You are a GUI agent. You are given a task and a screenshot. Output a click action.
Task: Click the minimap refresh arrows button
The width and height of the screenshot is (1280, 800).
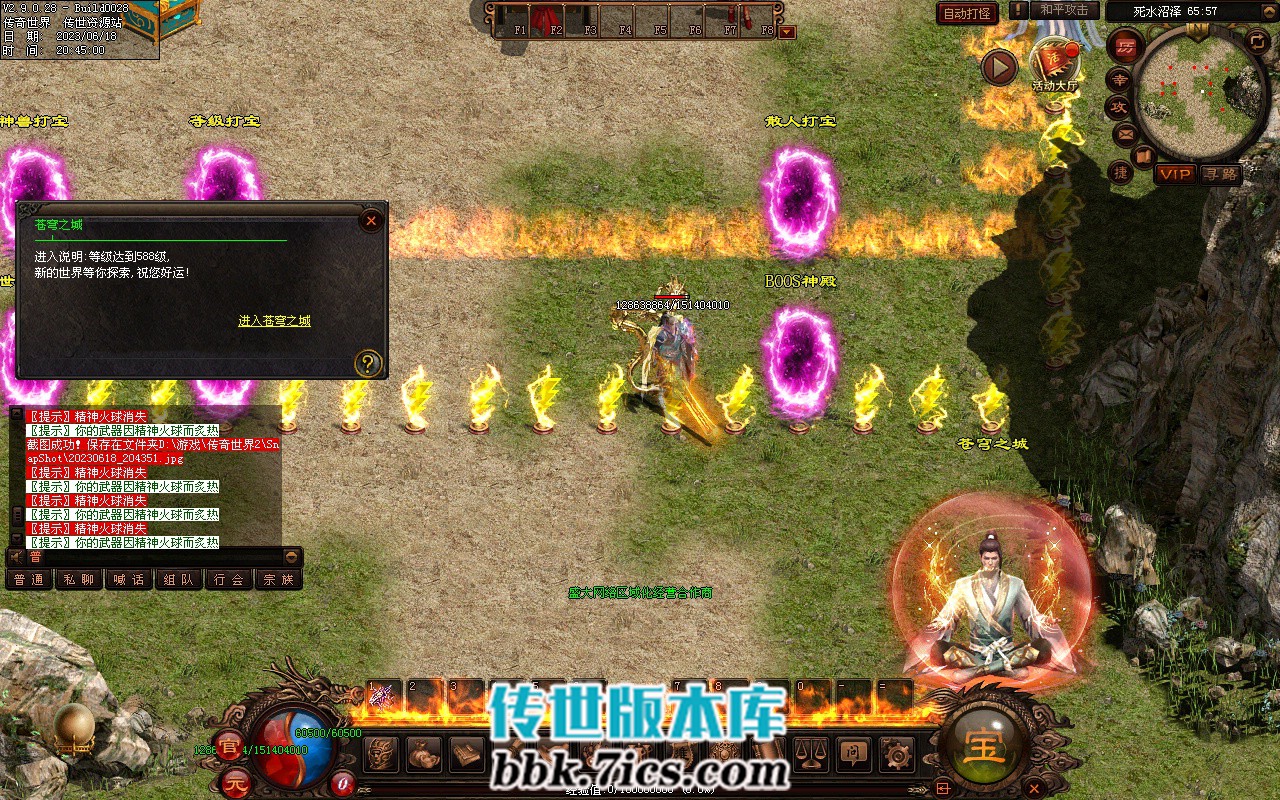1258,41
